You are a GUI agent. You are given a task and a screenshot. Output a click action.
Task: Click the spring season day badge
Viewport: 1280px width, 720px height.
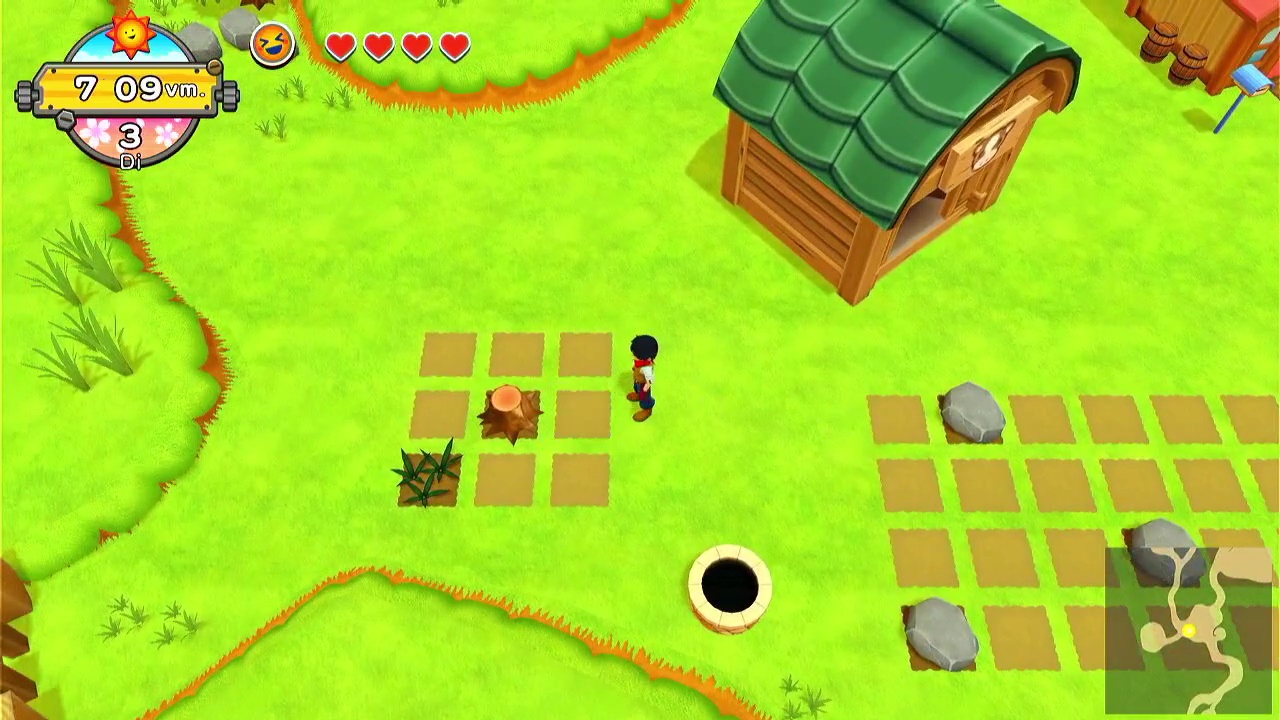point(130,138)
